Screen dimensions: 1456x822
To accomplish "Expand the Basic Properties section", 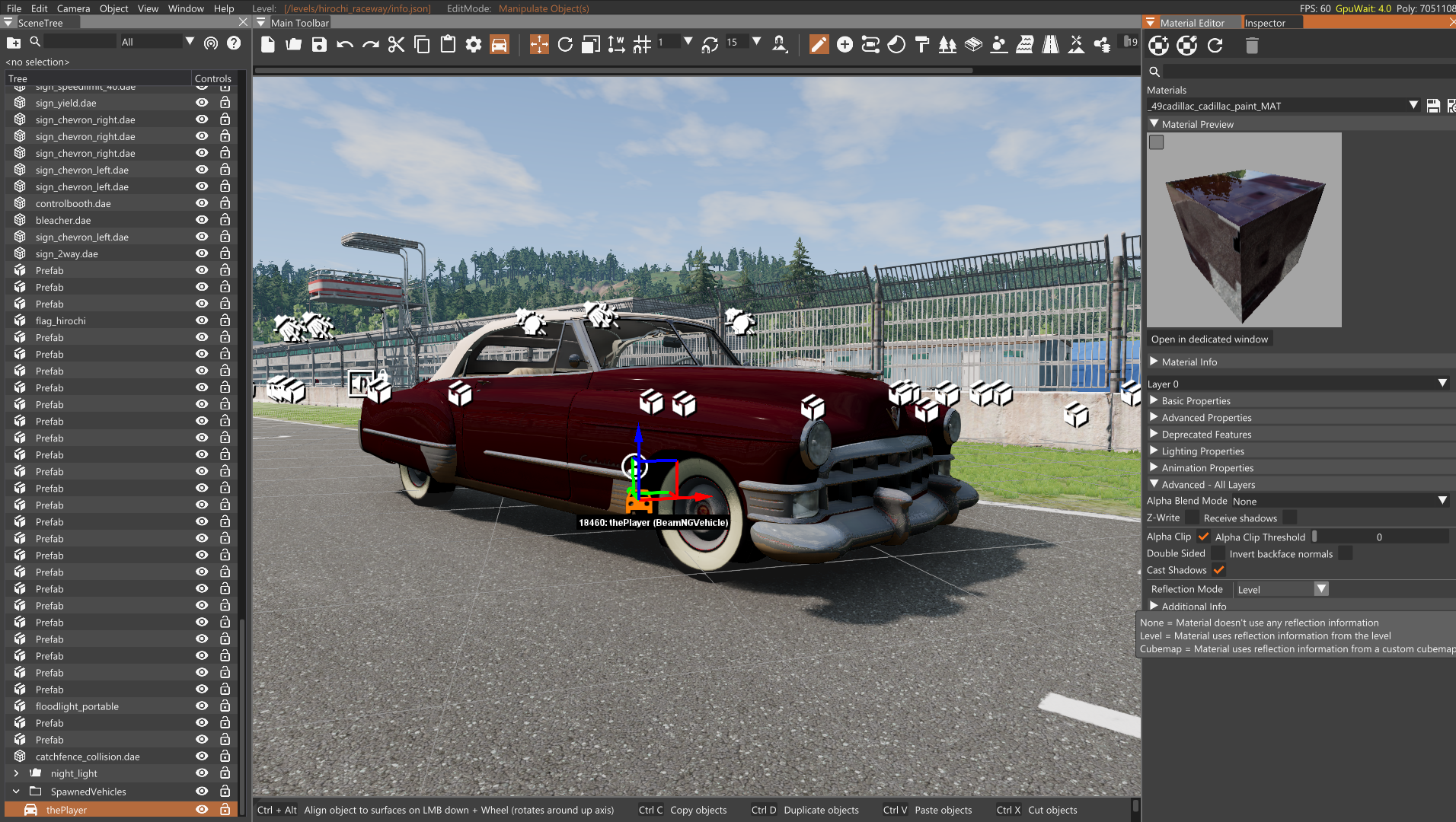I will [1196, 401].
